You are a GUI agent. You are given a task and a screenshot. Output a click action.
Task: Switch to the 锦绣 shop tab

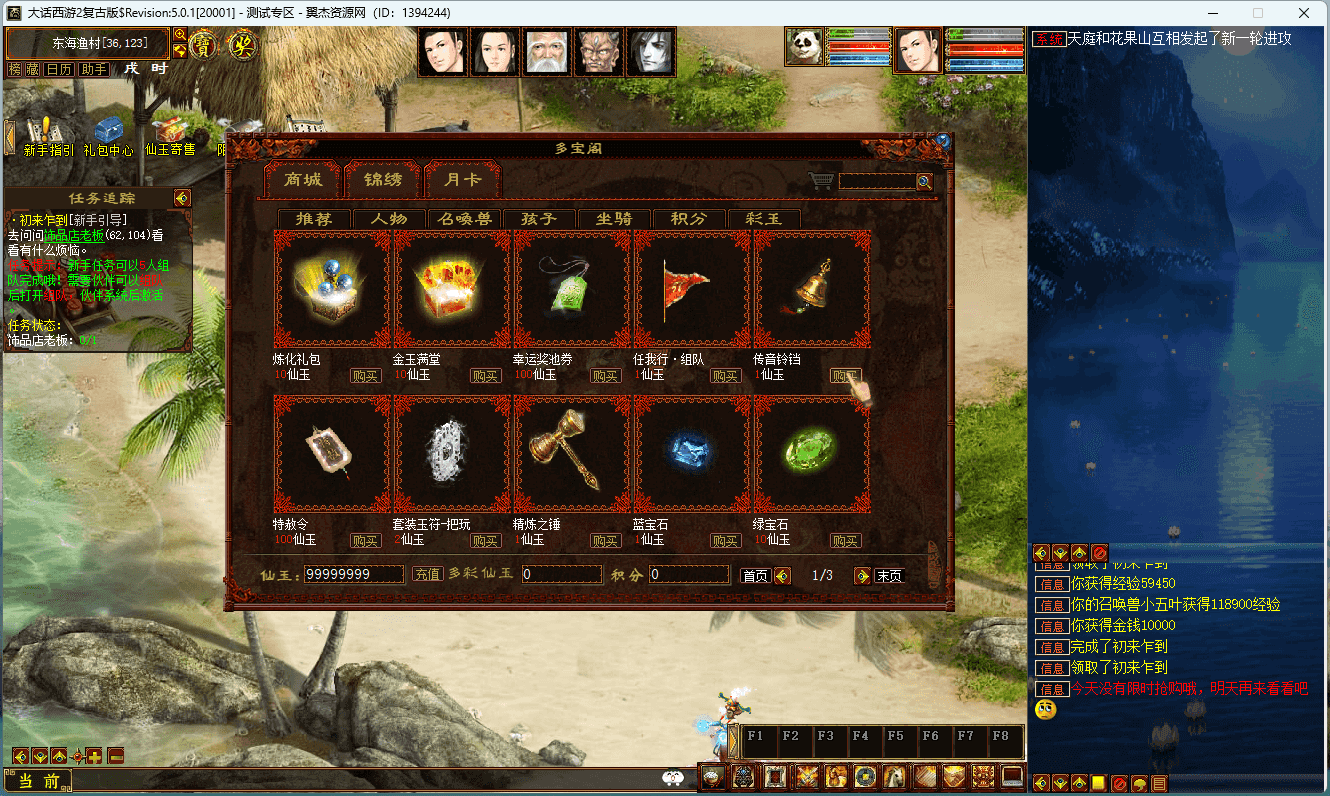click(x=383, y=180)
